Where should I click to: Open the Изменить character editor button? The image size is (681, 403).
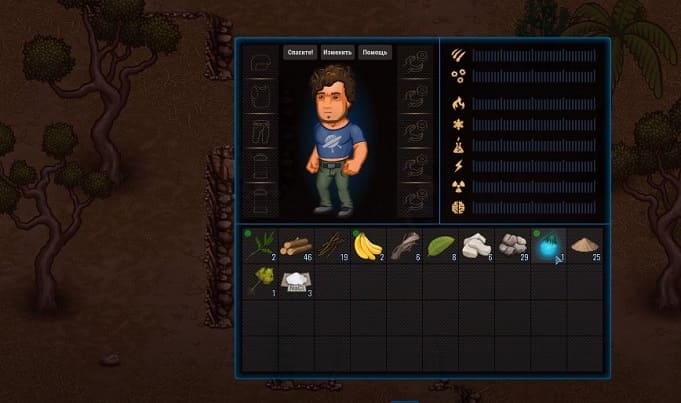[337, 52]
